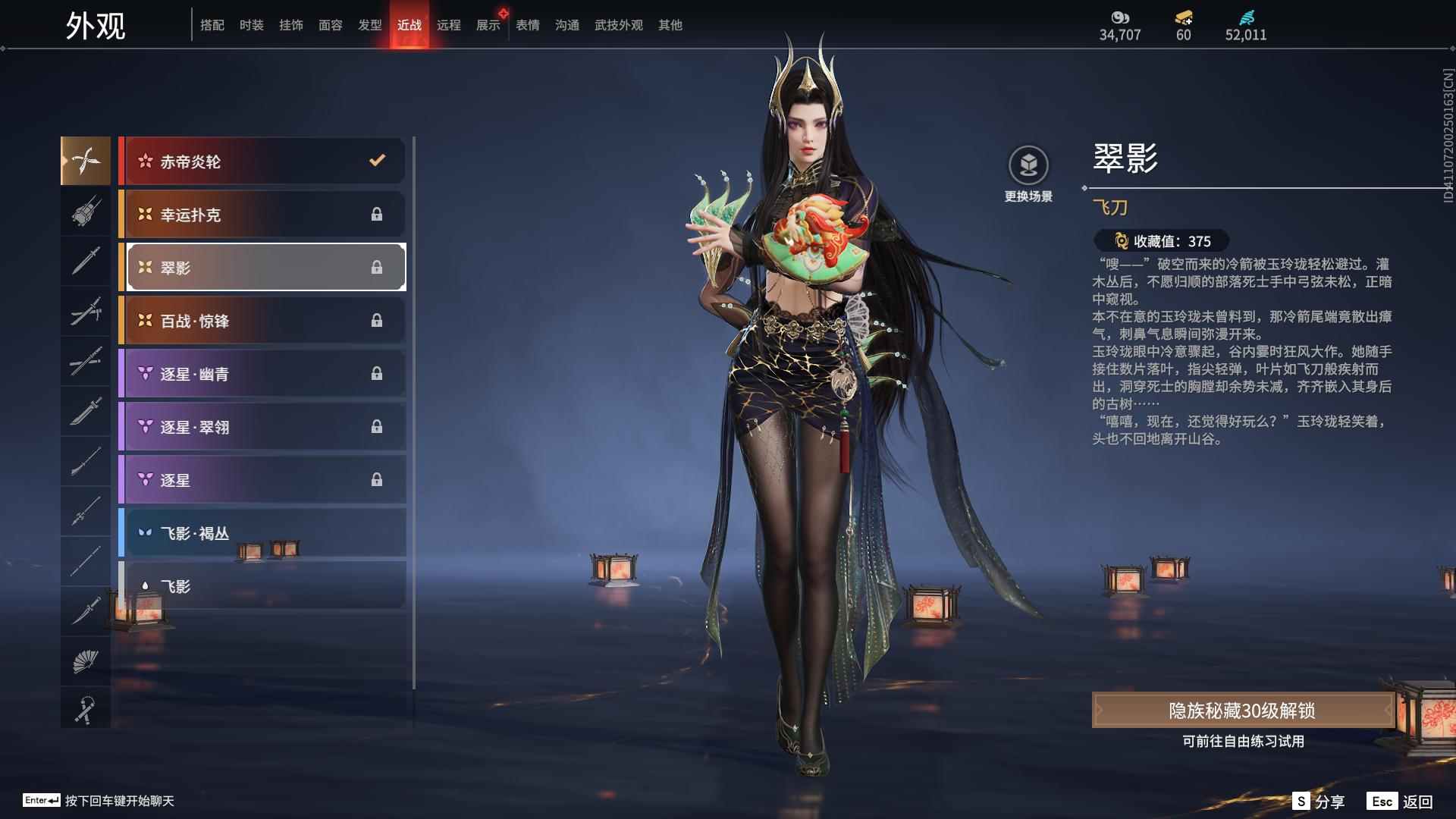Switch to the 时装 fashion menu item
Screen dimensions: 1456x819
pos(252,24)
